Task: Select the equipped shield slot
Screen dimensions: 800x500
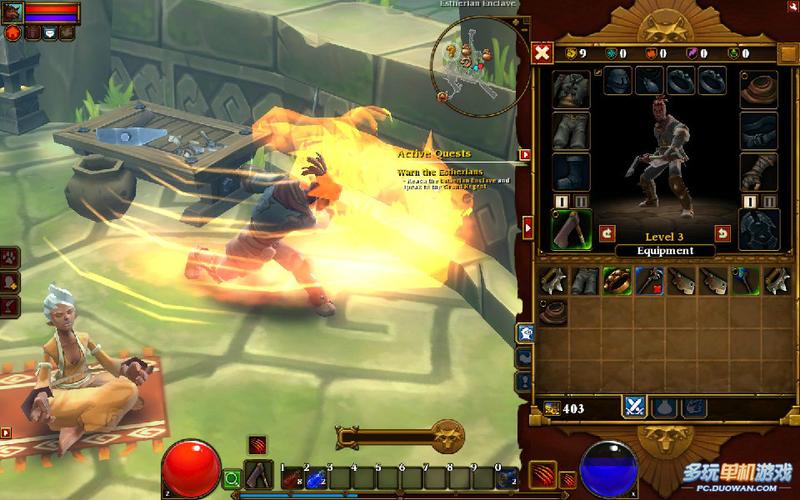Action: point(758,228)
